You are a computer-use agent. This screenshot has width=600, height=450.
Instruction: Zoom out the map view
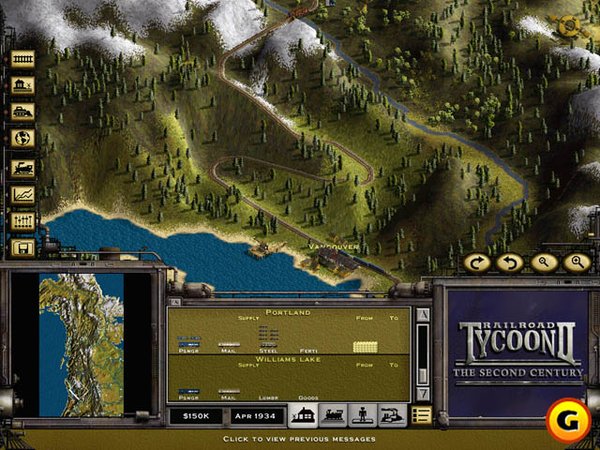542,263
